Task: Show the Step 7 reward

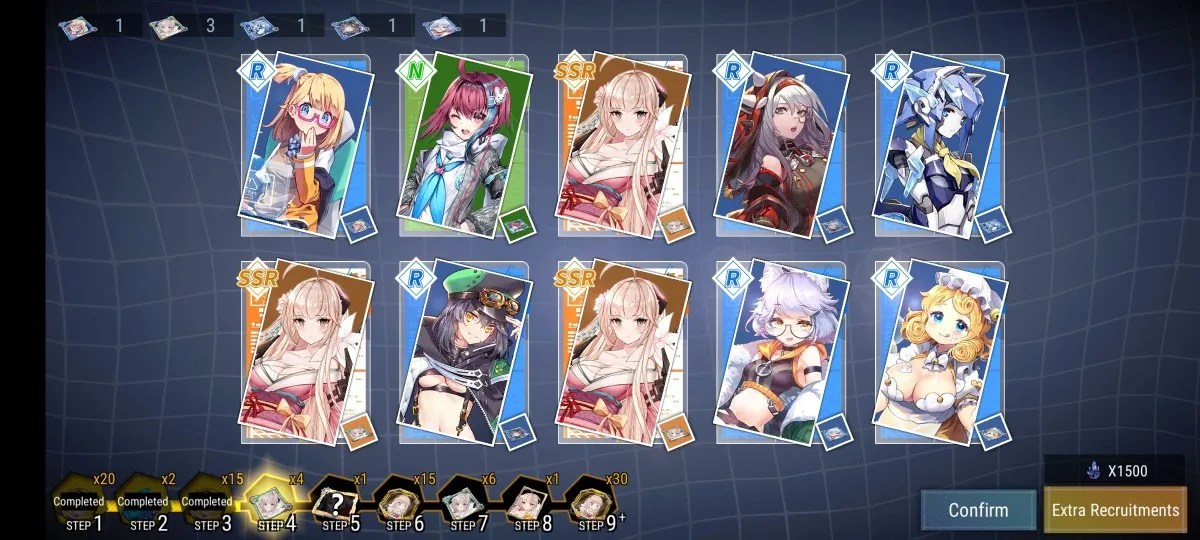Action: tap(463, 503)
